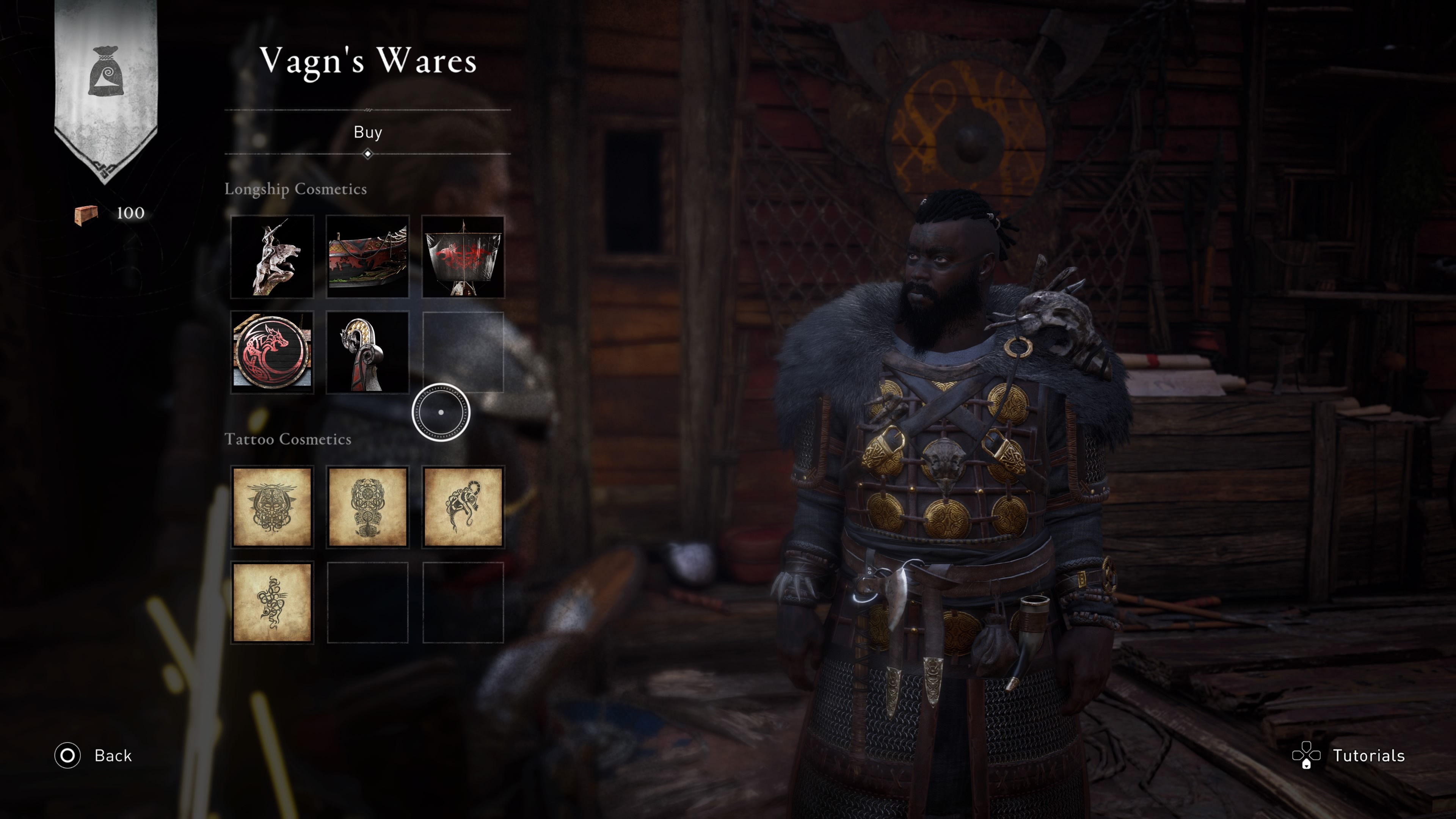The width and height of the screenshot is (1456, 819).
Task: Choose the circular Yggdrasil tattoo design
Action: point(368,507)
